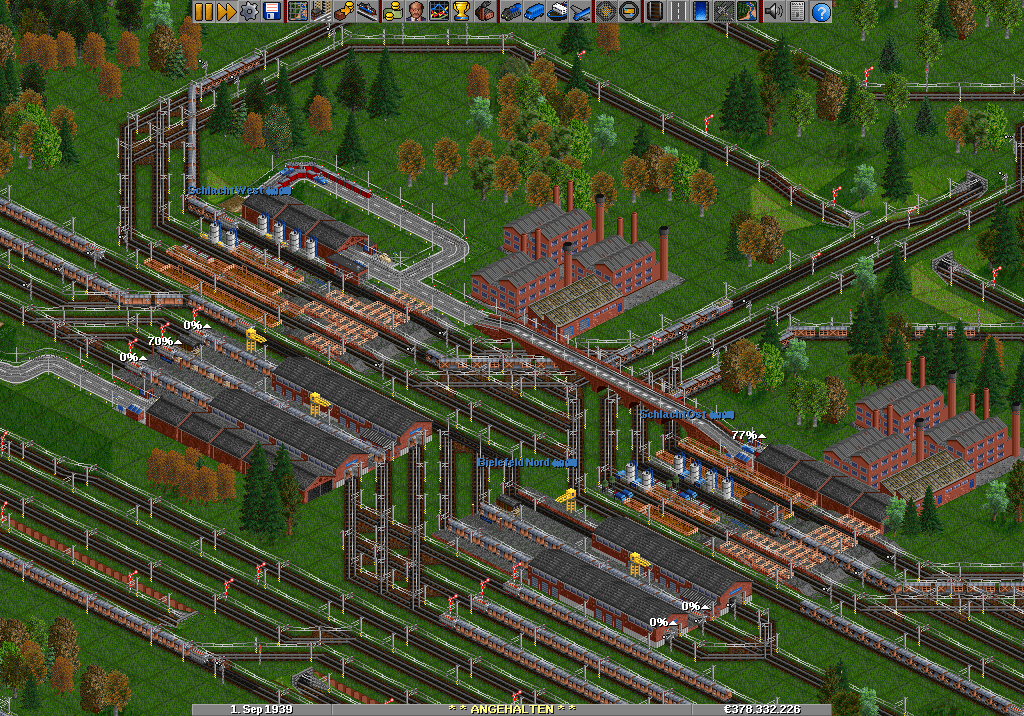This screenshot has height=716, width=1024.
Task: Open the industry menu
Action: [485, 11]
